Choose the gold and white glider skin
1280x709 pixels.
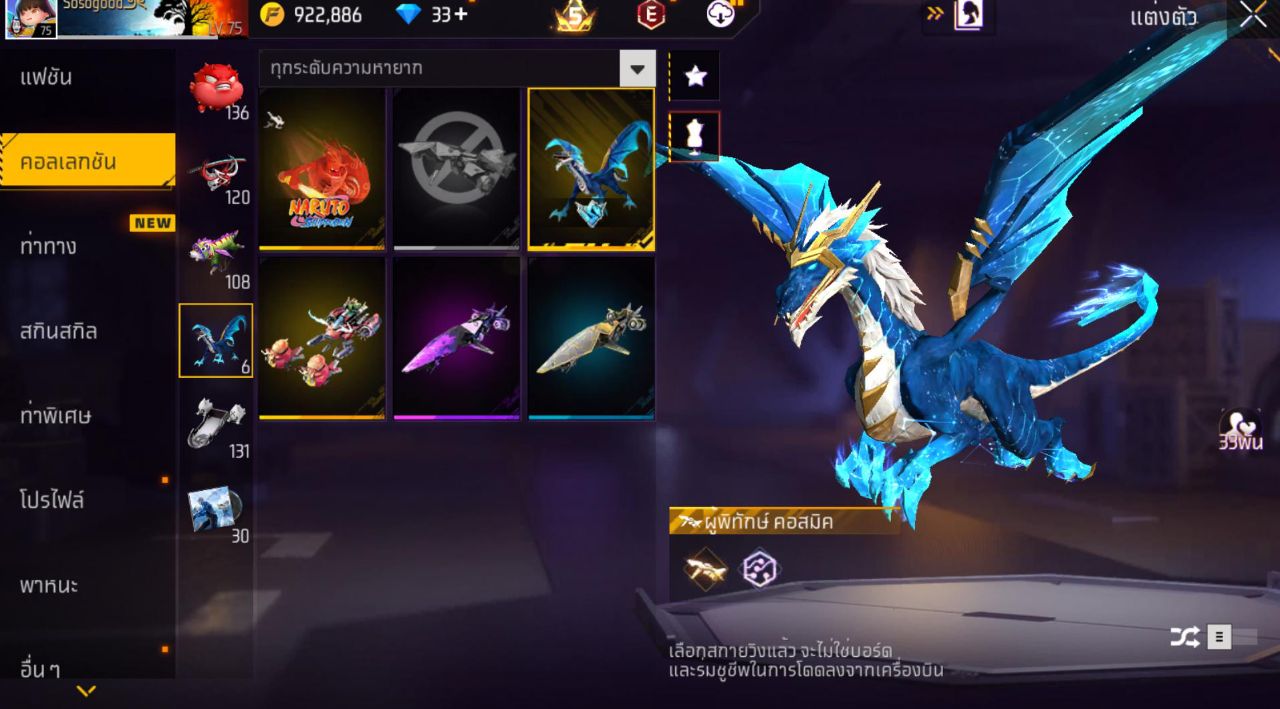(591, 338)
